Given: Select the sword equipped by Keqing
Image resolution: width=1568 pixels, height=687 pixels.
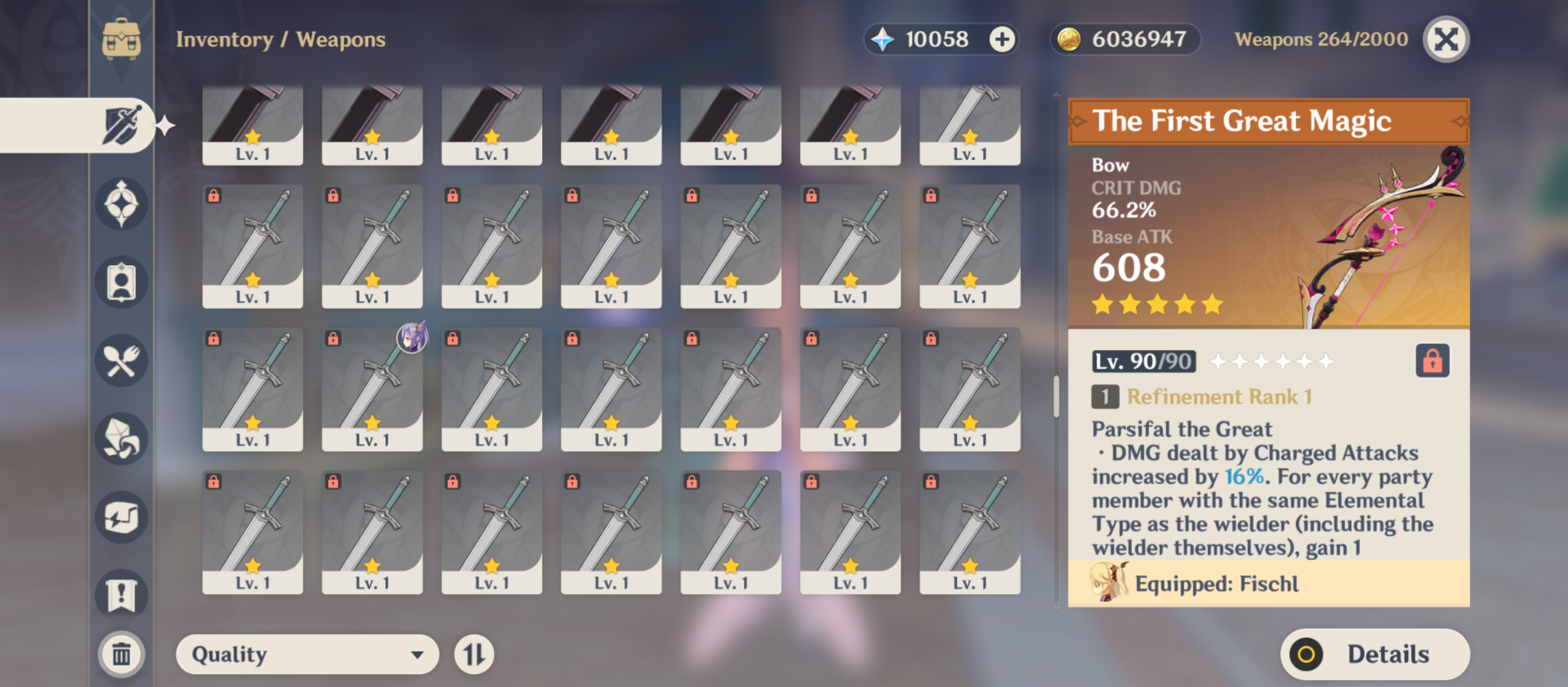Looking at the screenshot, I should pyautogui.click(x=372, y=389).
